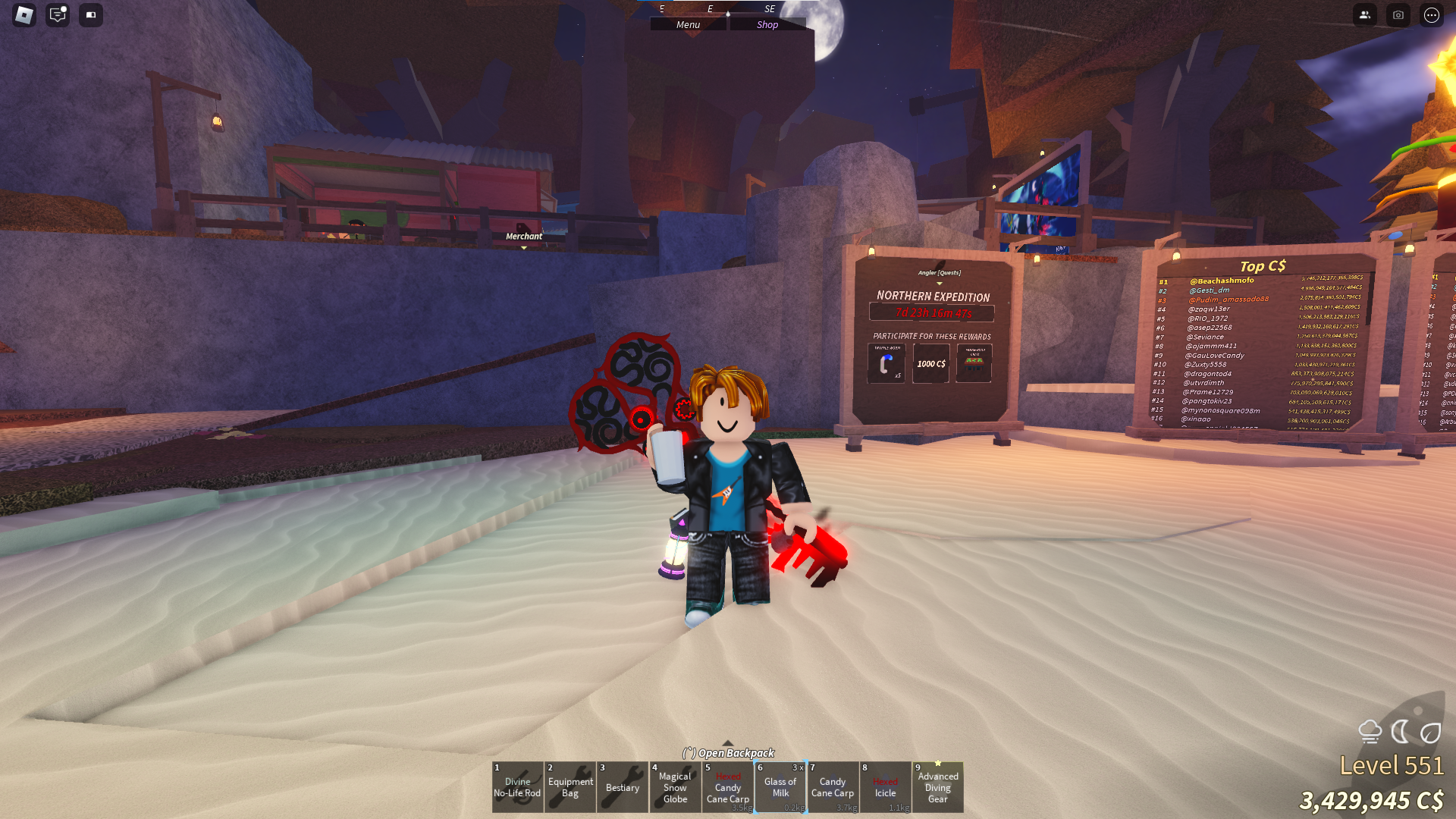Screen dimensions: 1456x819
Task: Equip the Equipment Bag hotbar slot
Action: click(570, 787)
